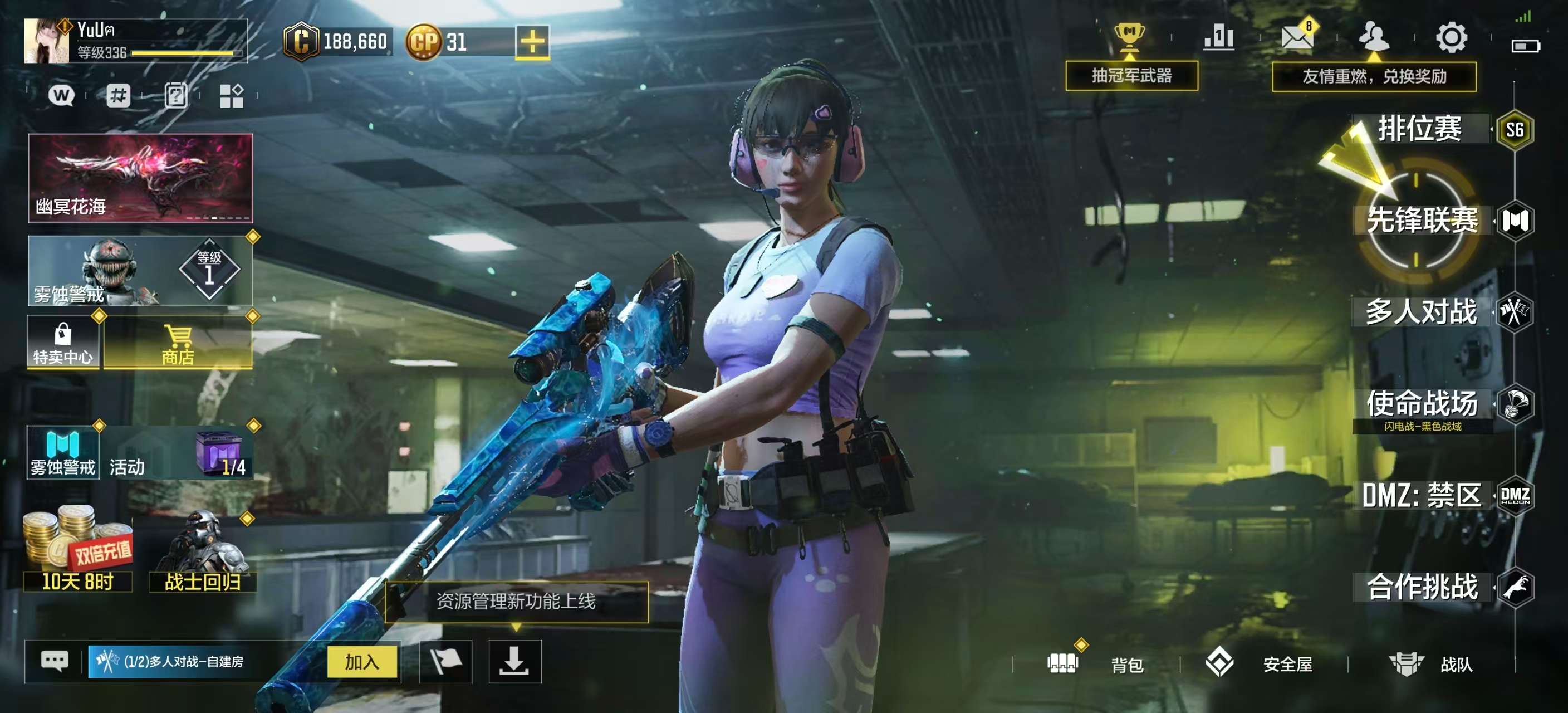This screenshot has height=713, width=1568.
Task: Open the gear settings icon
Action: click(1452, 38)
